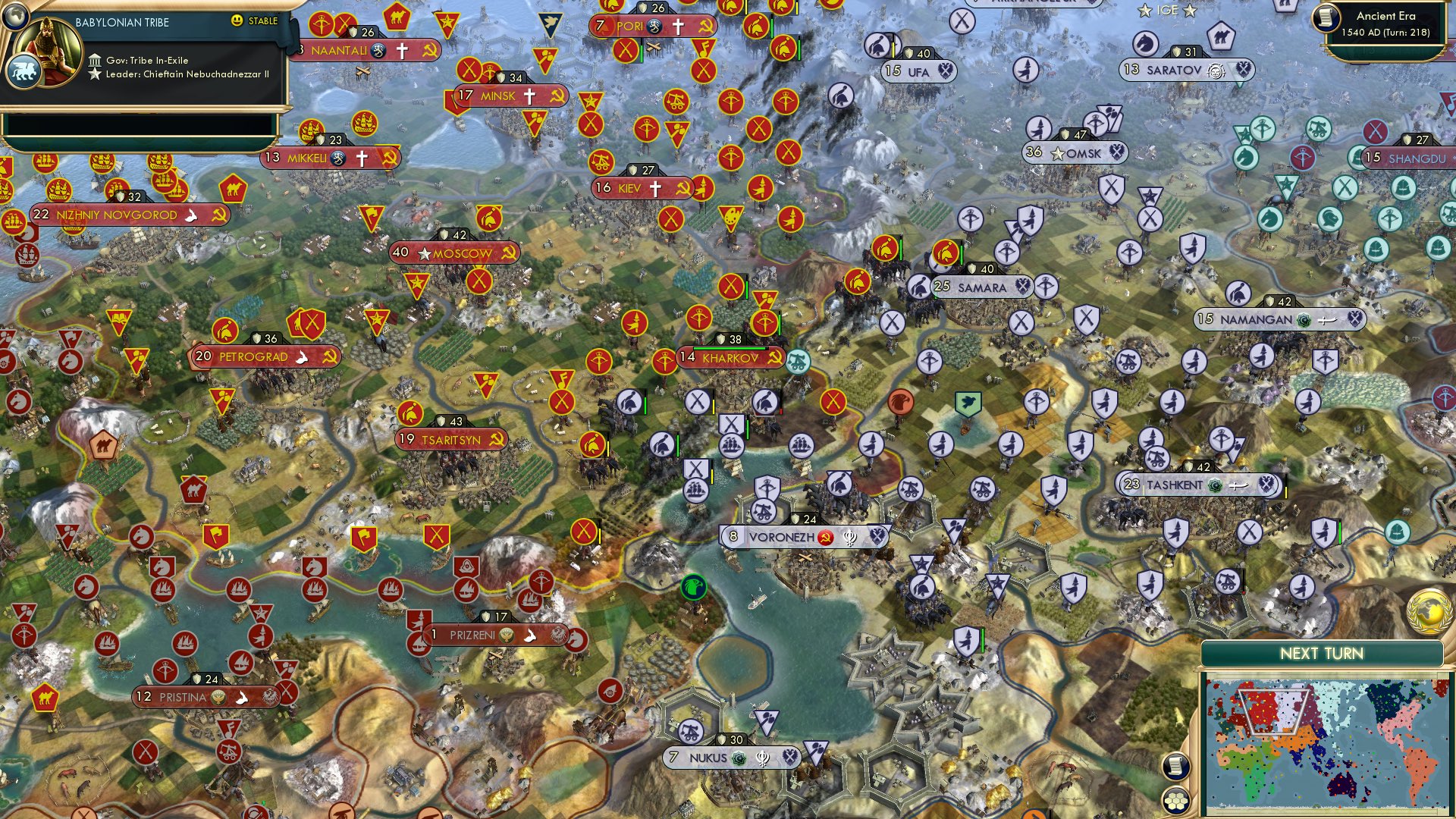Click the Next Turn button

click(1322, 651)
